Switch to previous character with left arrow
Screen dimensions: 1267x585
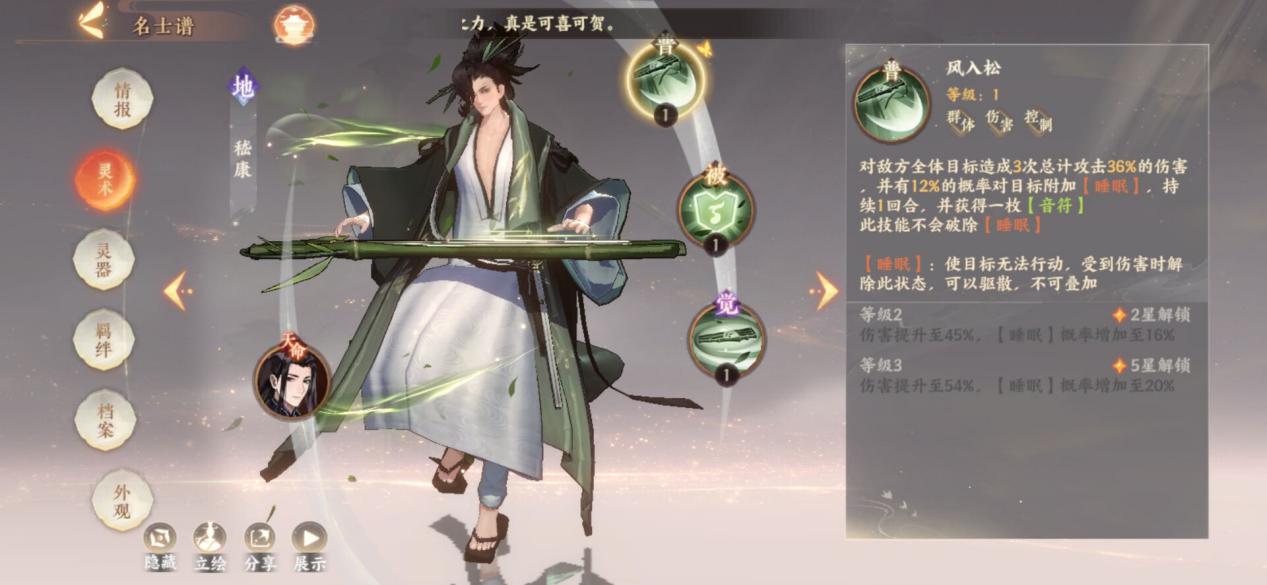(176, 291)
